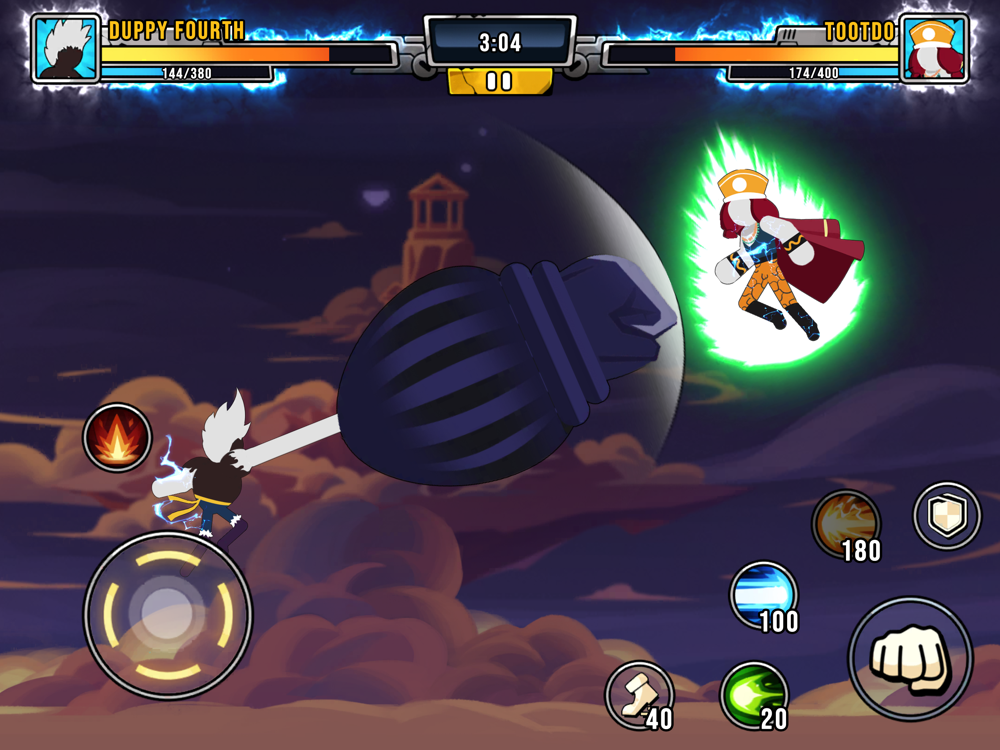This screenshot has width=1000, height=750.
Task: Cast the green energy blast costing 20
Action: coord(753,694)
